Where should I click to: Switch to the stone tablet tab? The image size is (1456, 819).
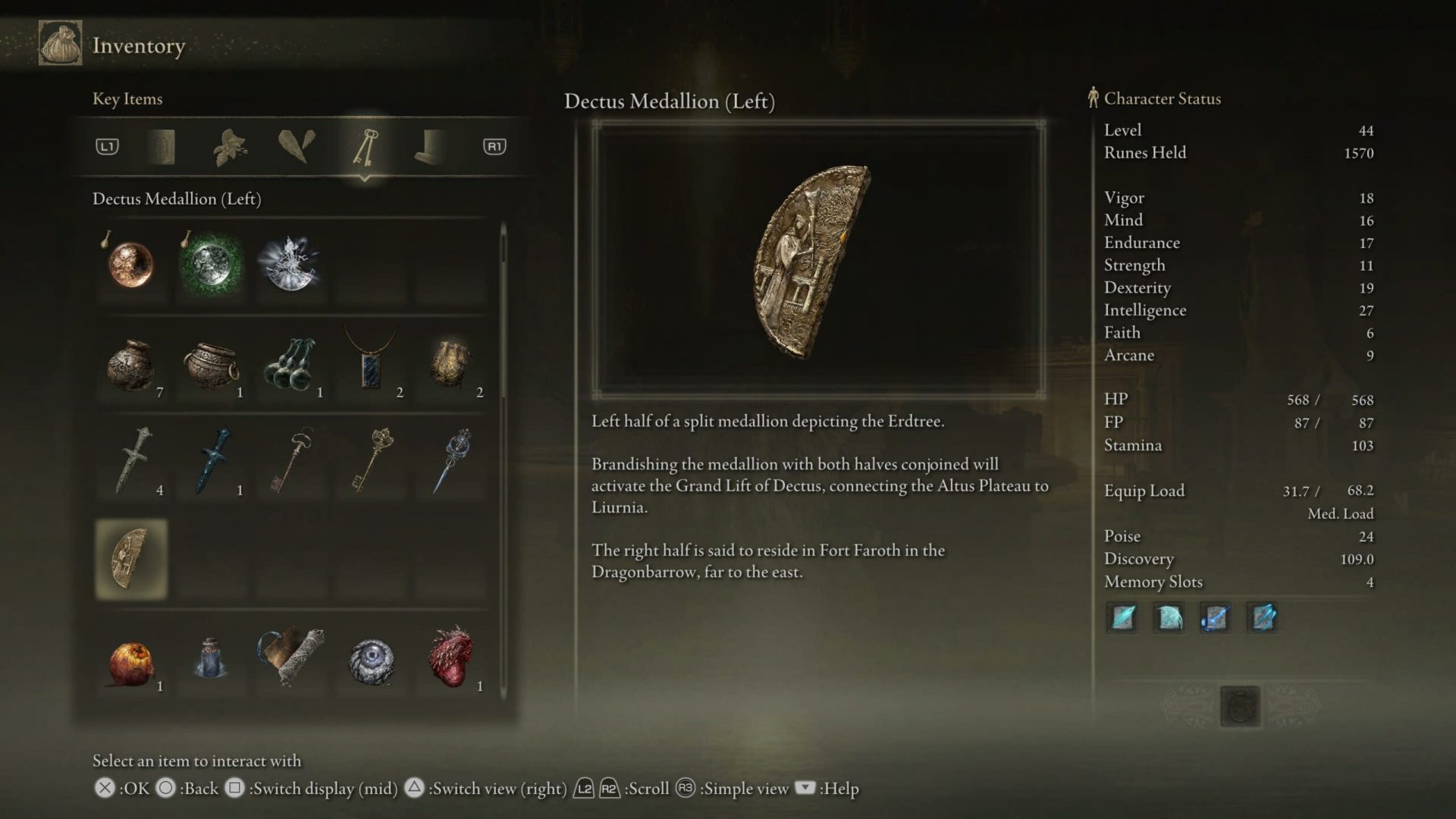coord(162,146)
